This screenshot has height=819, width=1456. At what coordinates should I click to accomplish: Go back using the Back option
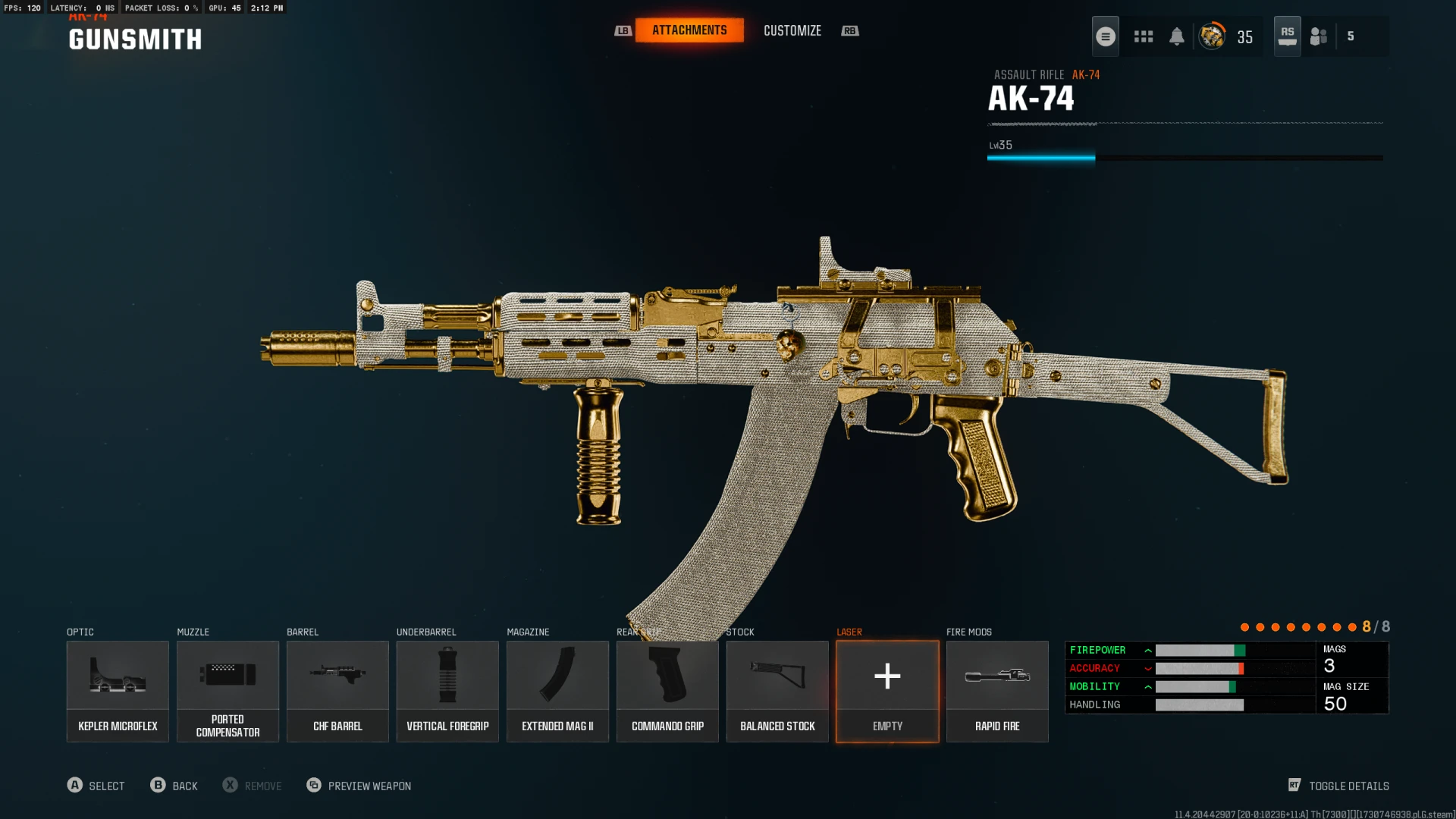(174, 786)
